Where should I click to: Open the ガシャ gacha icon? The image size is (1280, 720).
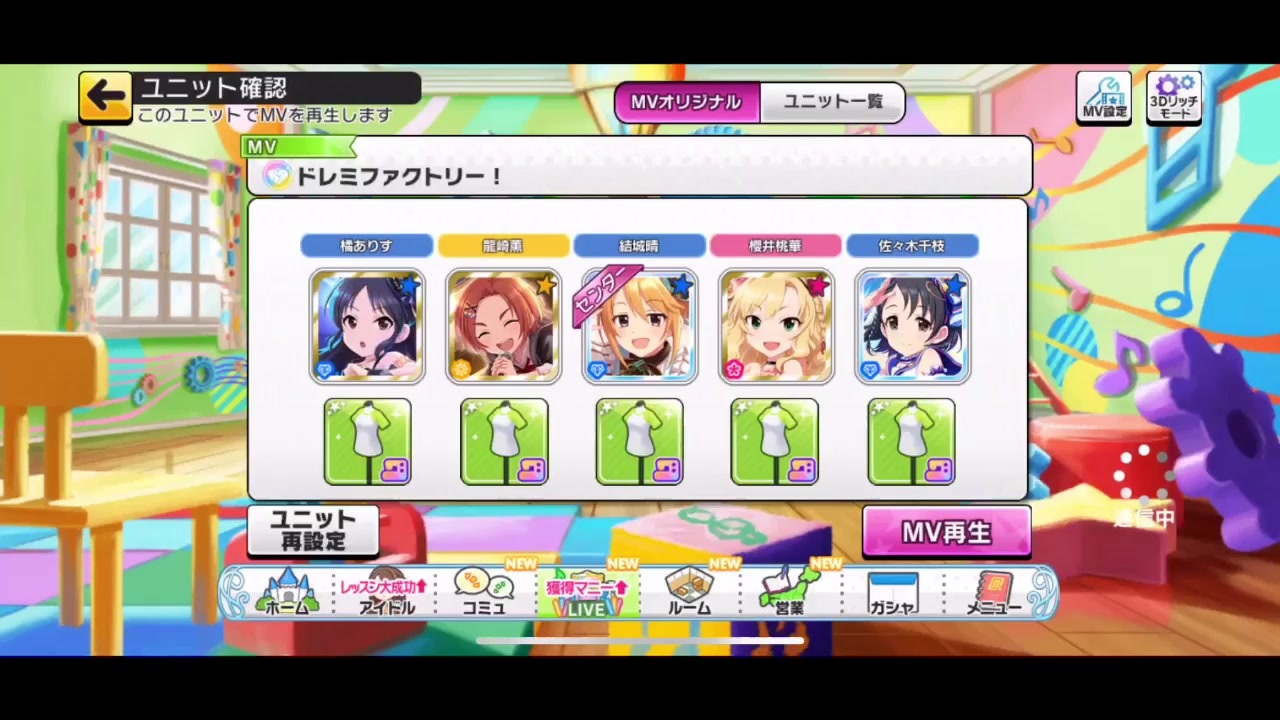click(x=892, y=595)
